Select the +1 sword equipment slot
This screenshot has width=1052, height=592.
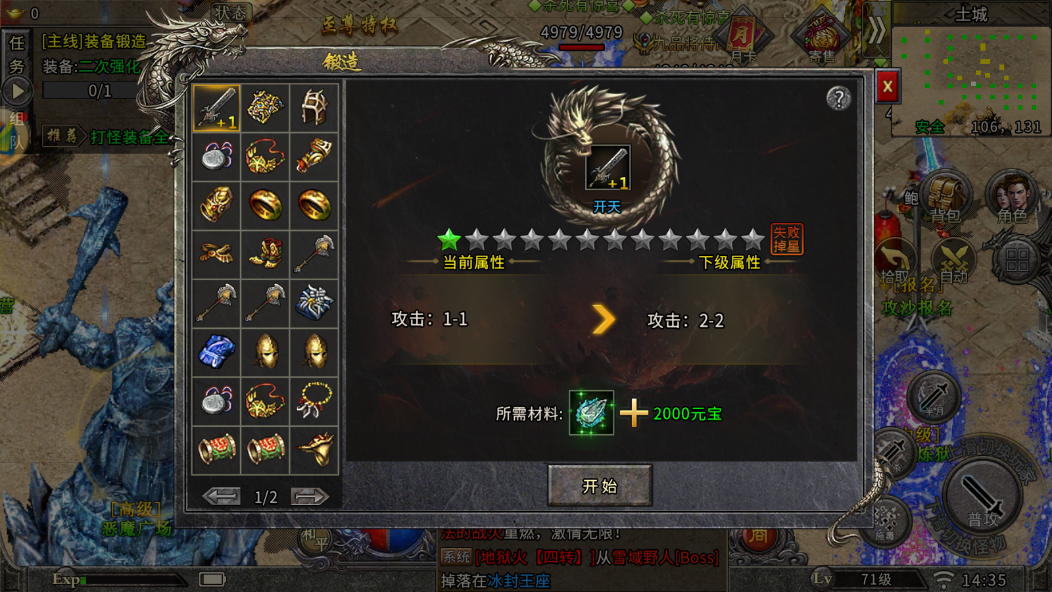click(x=216, y=107)
